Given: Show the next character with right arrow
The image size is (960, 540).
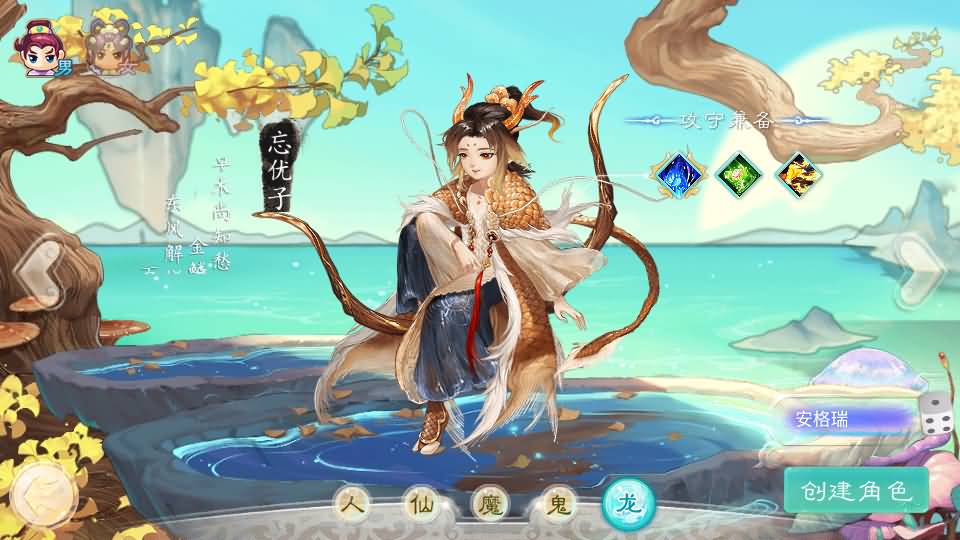Looking at the screenshot, I should click(x=918, y=271).
